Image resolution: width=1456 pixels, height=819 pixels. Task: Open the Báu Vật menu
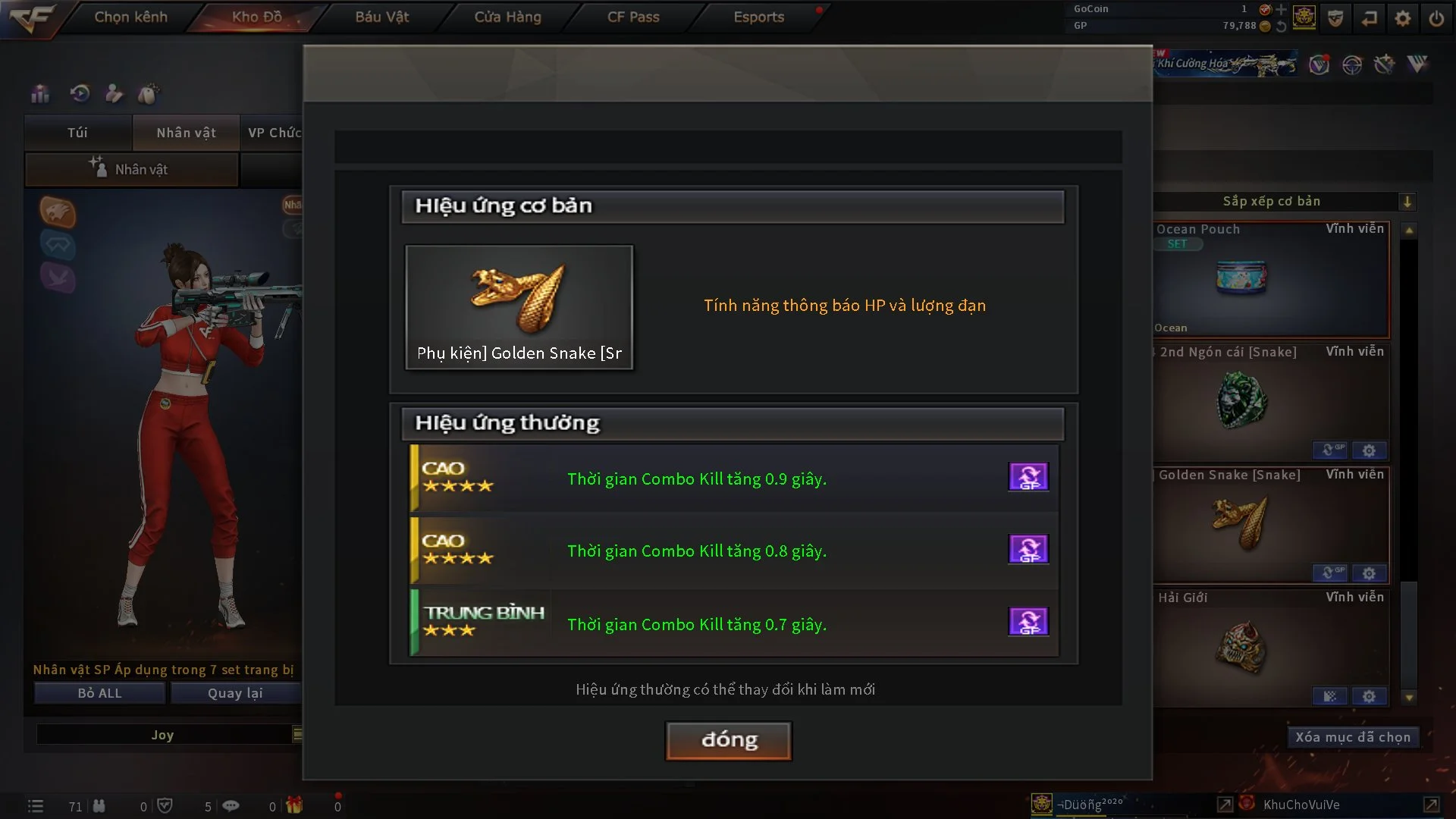[382, 17]
